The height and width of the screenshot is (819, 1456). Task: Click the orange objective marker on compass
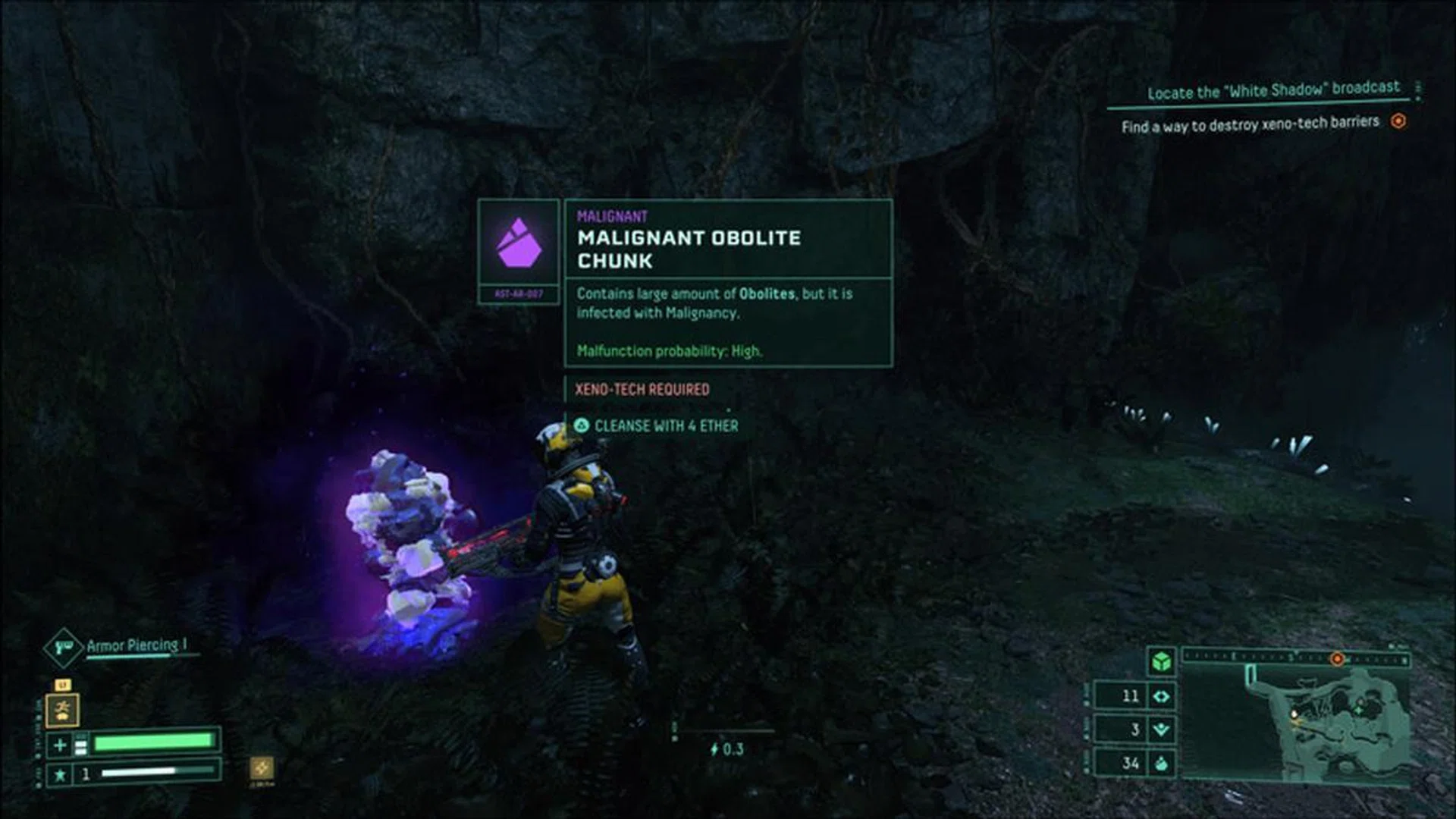pos(1338,659)
